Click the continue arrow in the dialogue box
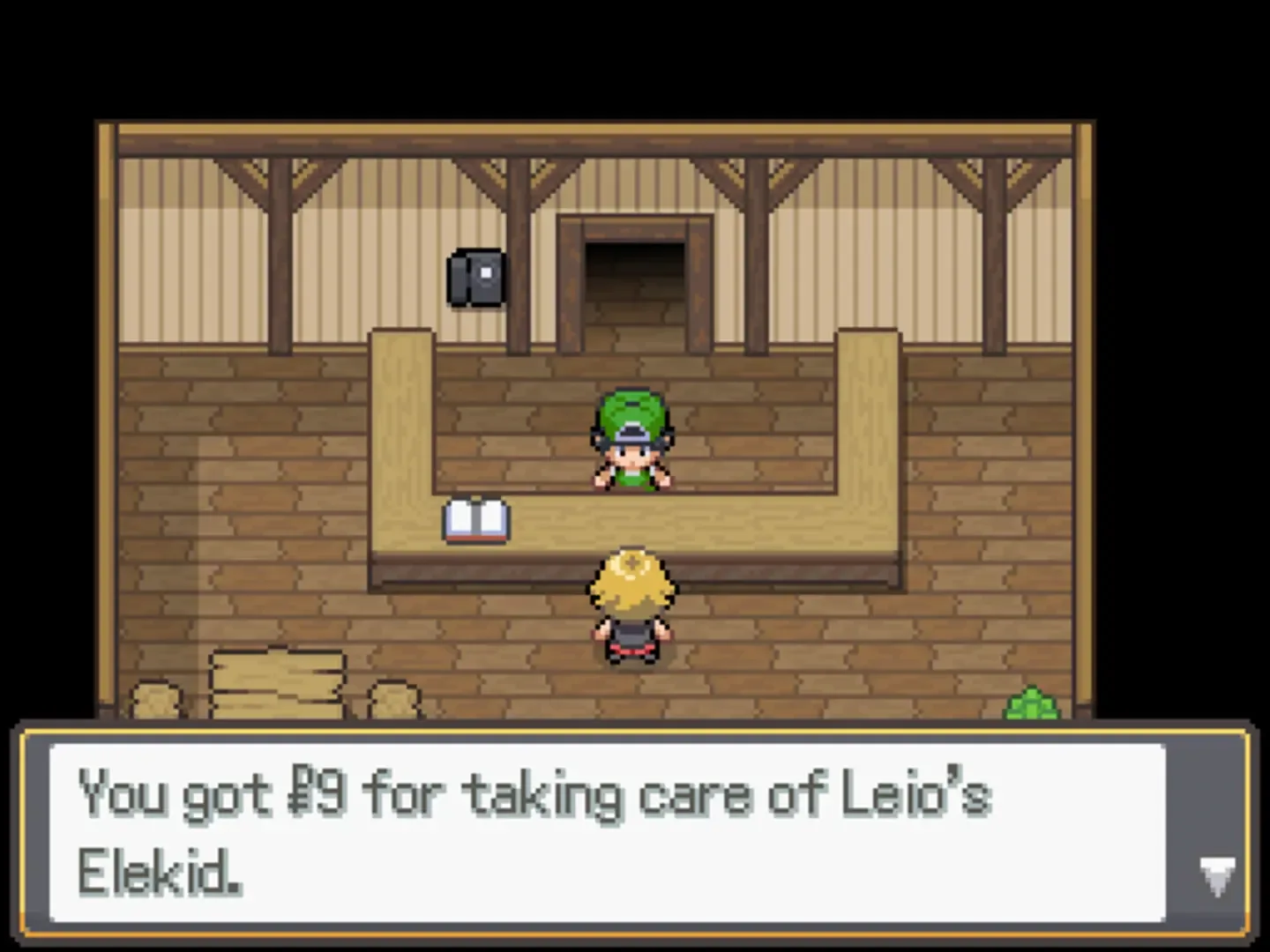Viewport: 1270px width, 952px height. pos(1218,875)
